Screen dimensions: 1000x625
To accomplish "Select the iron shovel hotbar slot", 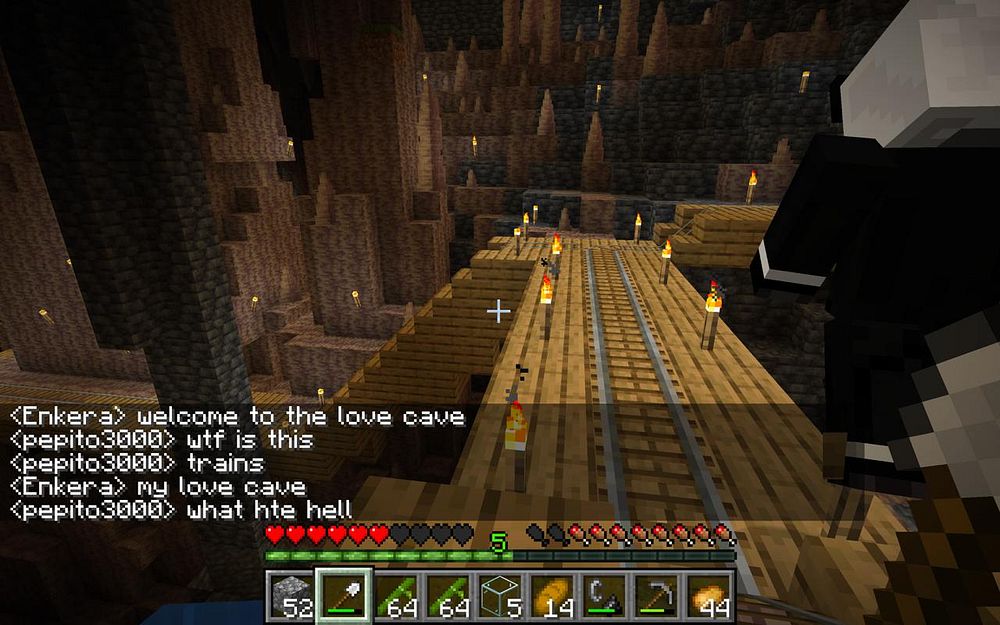I will (x=343, y=595).
